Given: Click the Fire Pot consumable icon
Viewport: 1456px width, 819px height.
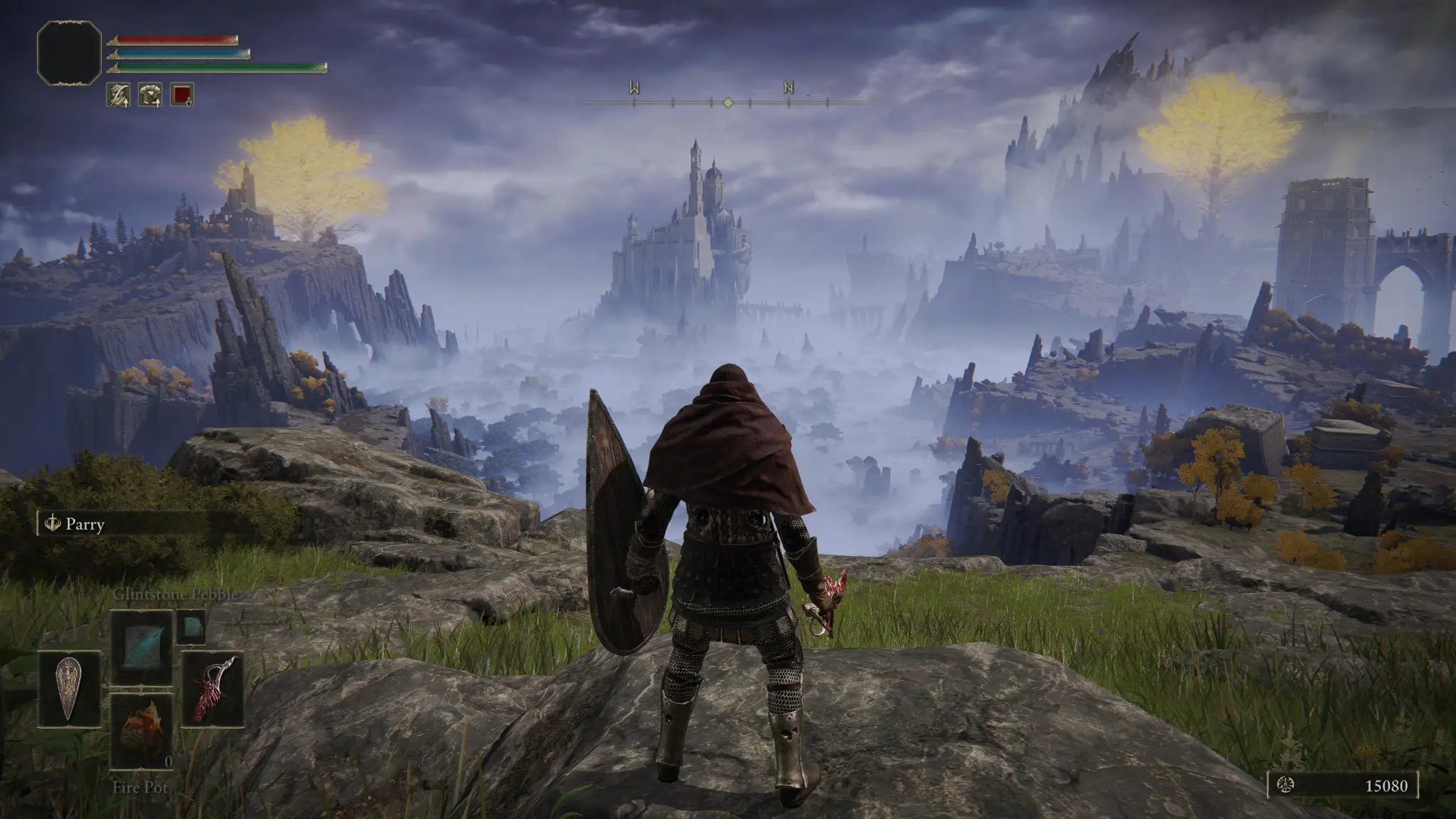Looking at the screenshot, I should click(141, 733).
